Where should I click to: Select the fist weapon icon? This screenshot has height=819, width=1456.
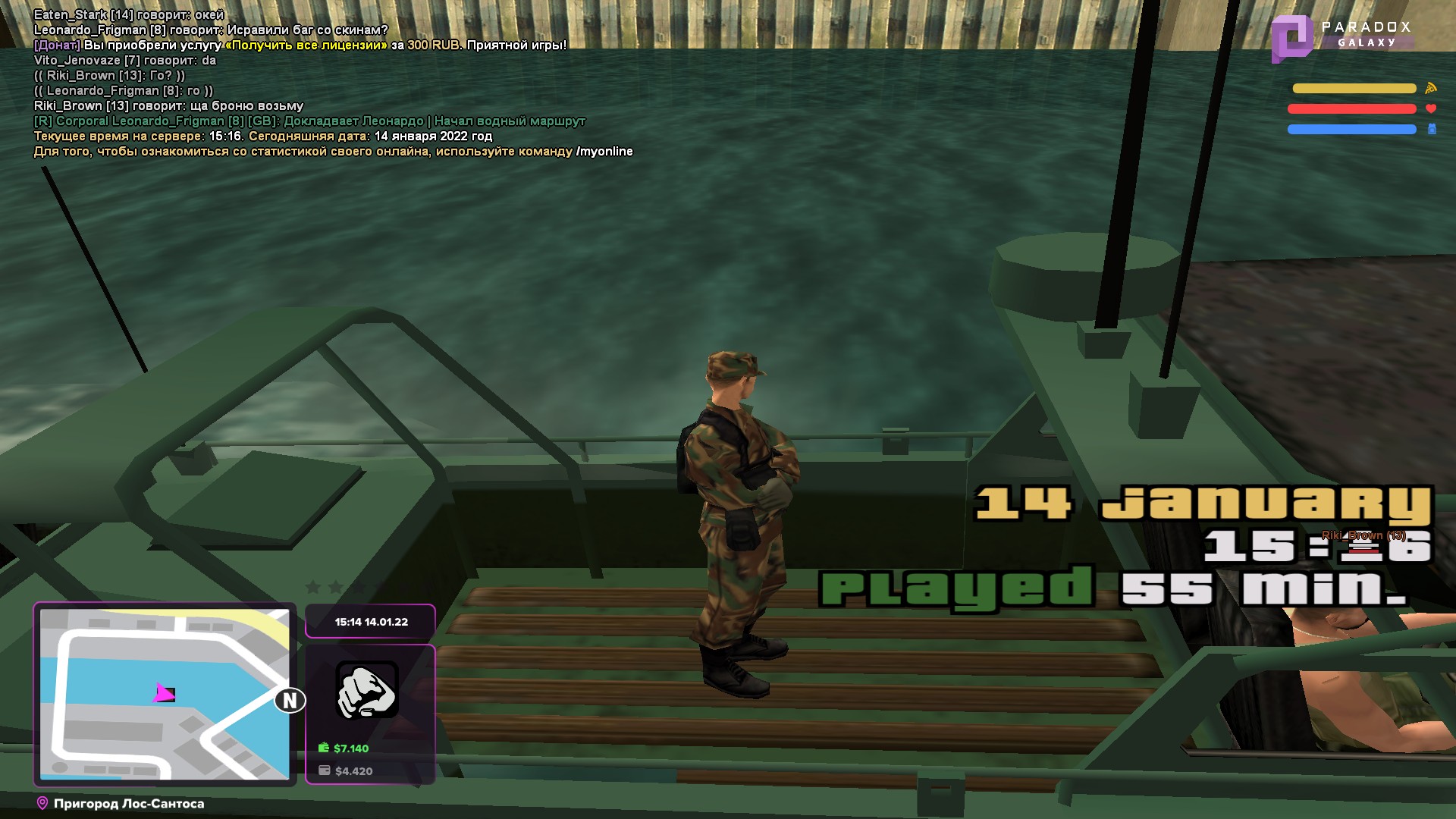click(367, 690)
